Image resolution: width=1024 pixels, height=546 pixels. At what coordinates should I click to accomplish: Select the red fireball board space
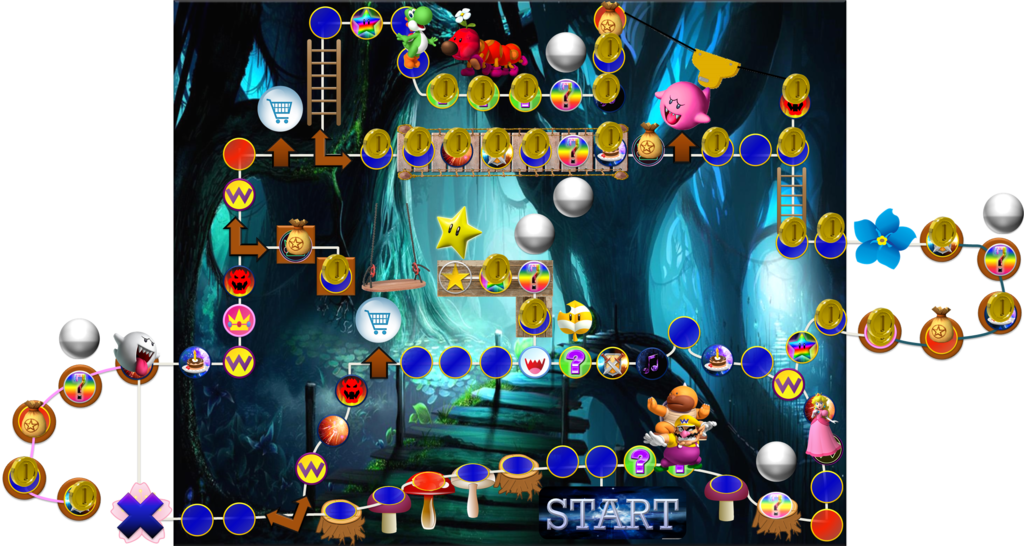[x=333, y=431]
